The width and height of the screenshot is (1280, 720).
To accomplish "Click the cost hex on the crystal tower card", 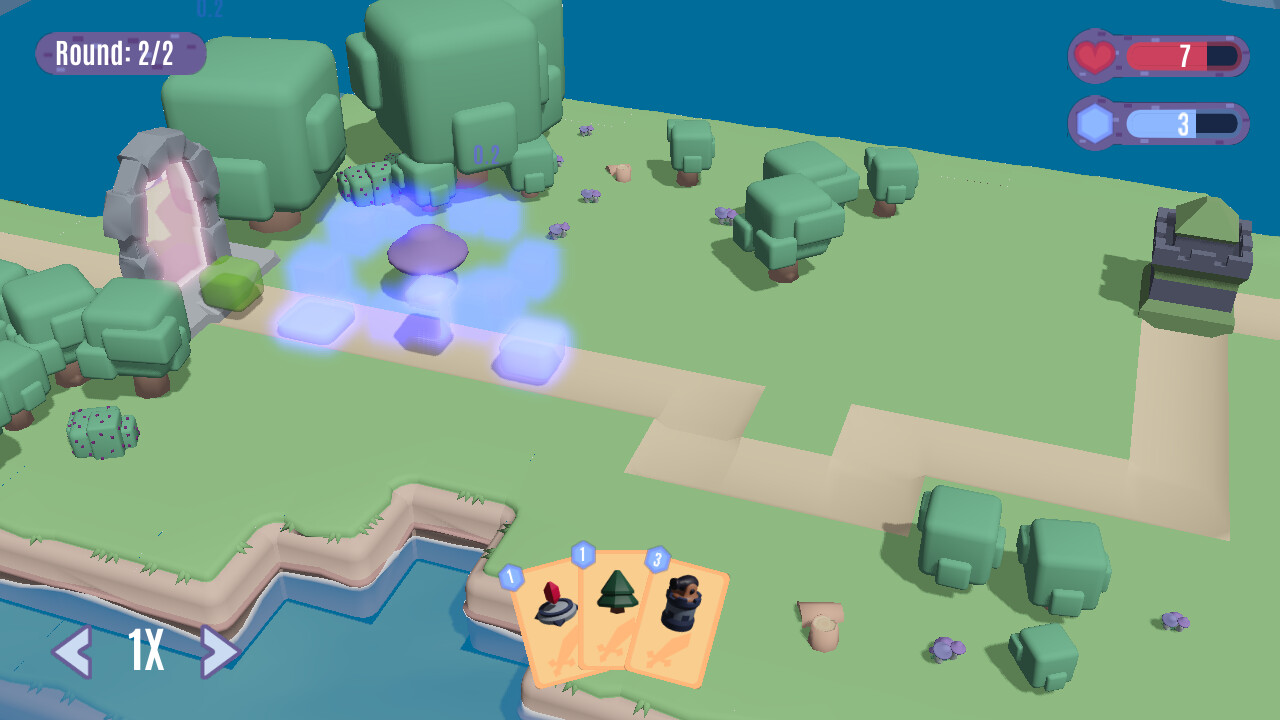I will pyautogui.click(x=511, y=573).
